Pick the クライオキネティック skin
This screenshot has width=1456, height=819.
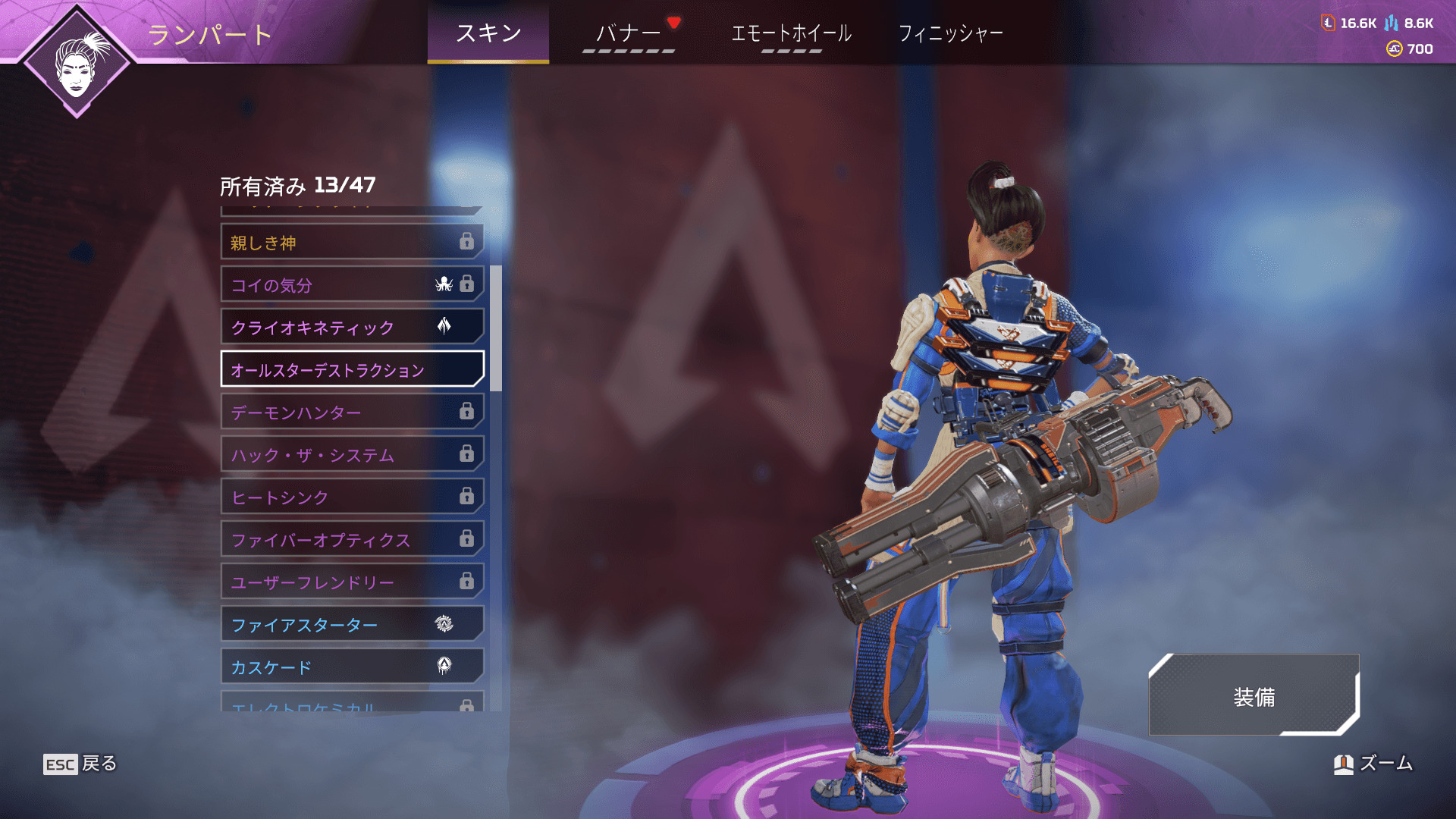(352, 328)
